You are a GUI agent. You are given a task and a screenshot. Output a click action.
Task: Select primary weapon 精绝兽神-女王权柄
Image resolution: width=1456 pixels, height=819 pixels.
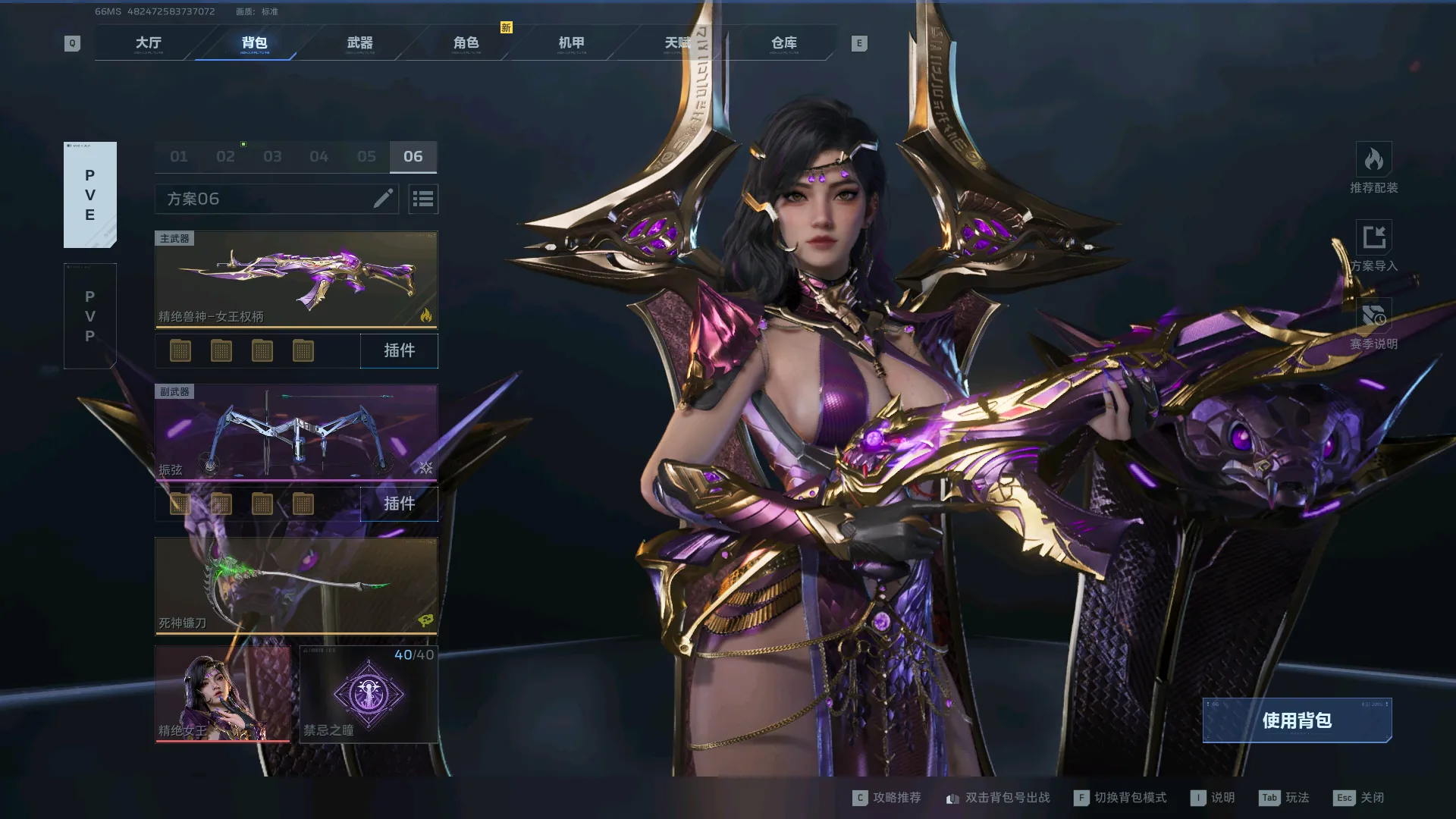click(296, 279)
